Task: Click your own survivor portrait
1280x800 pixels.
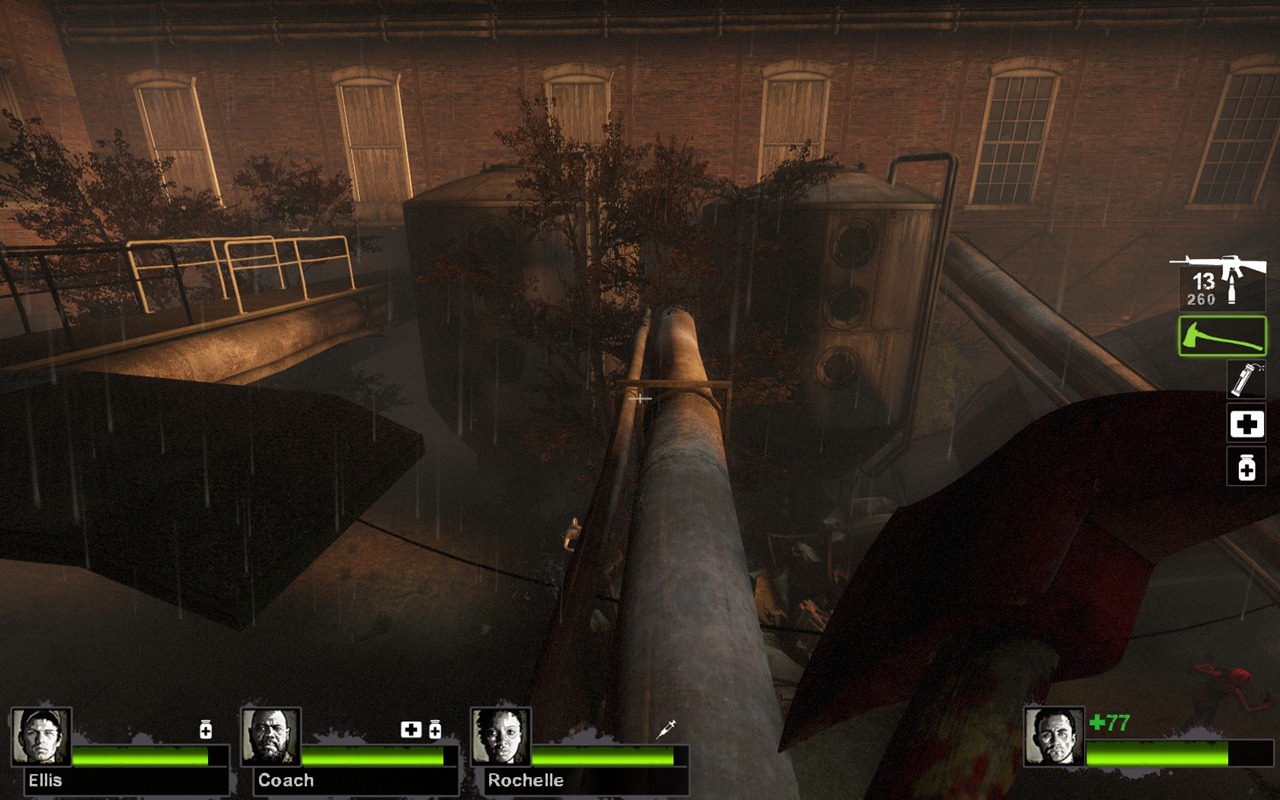Action: coord(1054,737)
